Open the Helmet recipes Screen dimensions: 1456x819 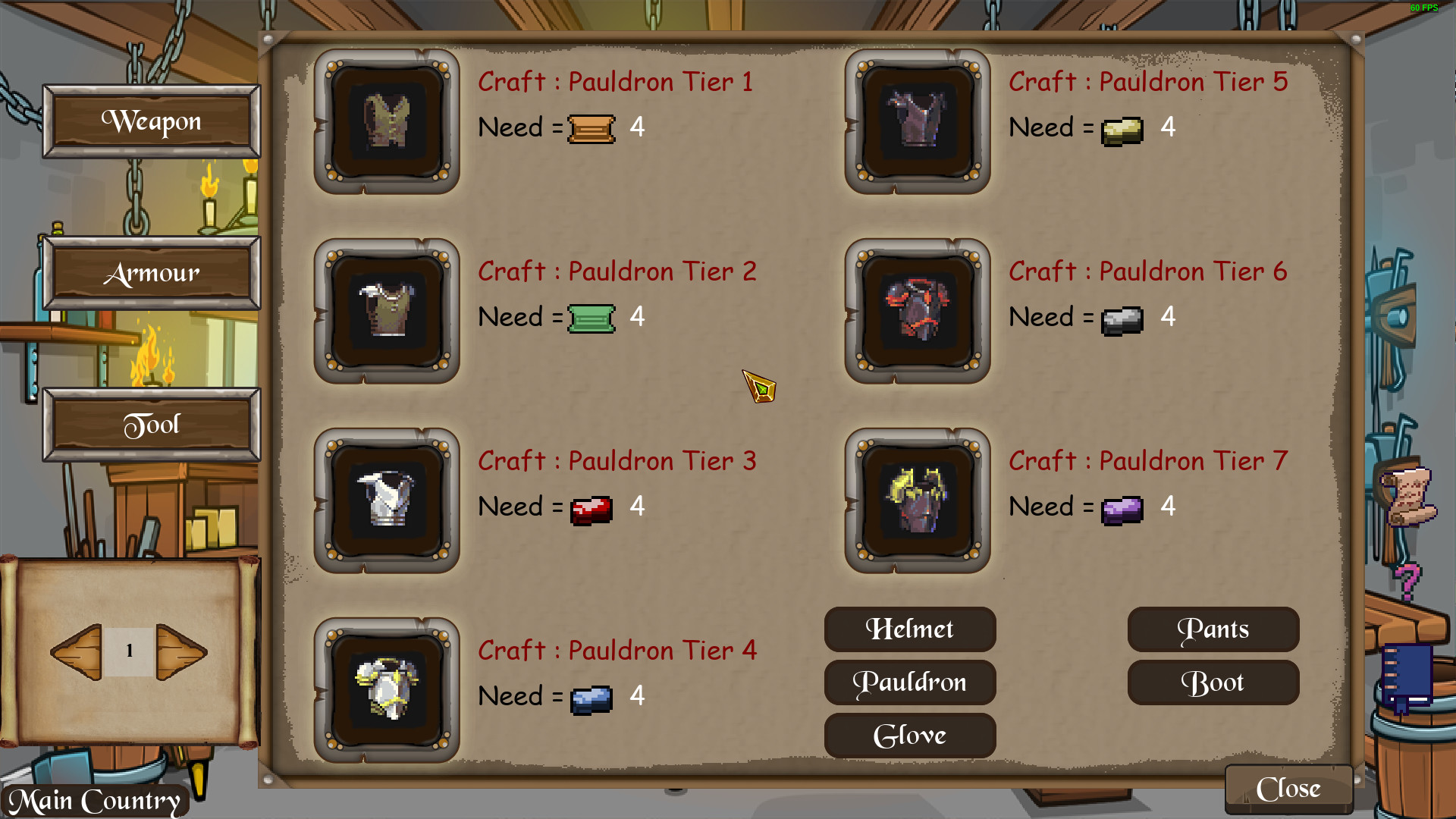(x=909, y=629)
